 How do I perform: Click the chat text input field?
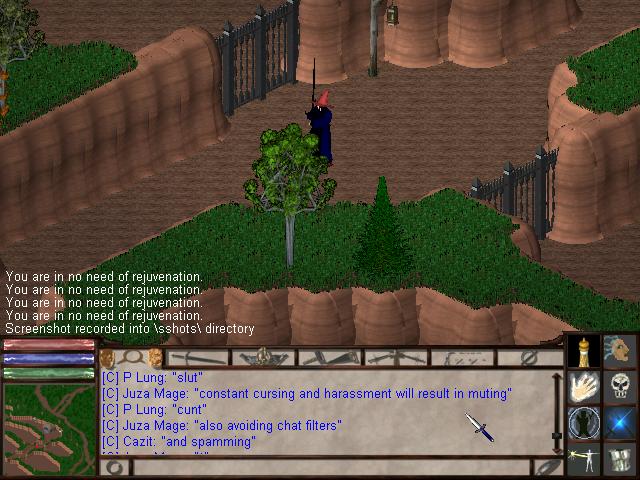point(330,467)
